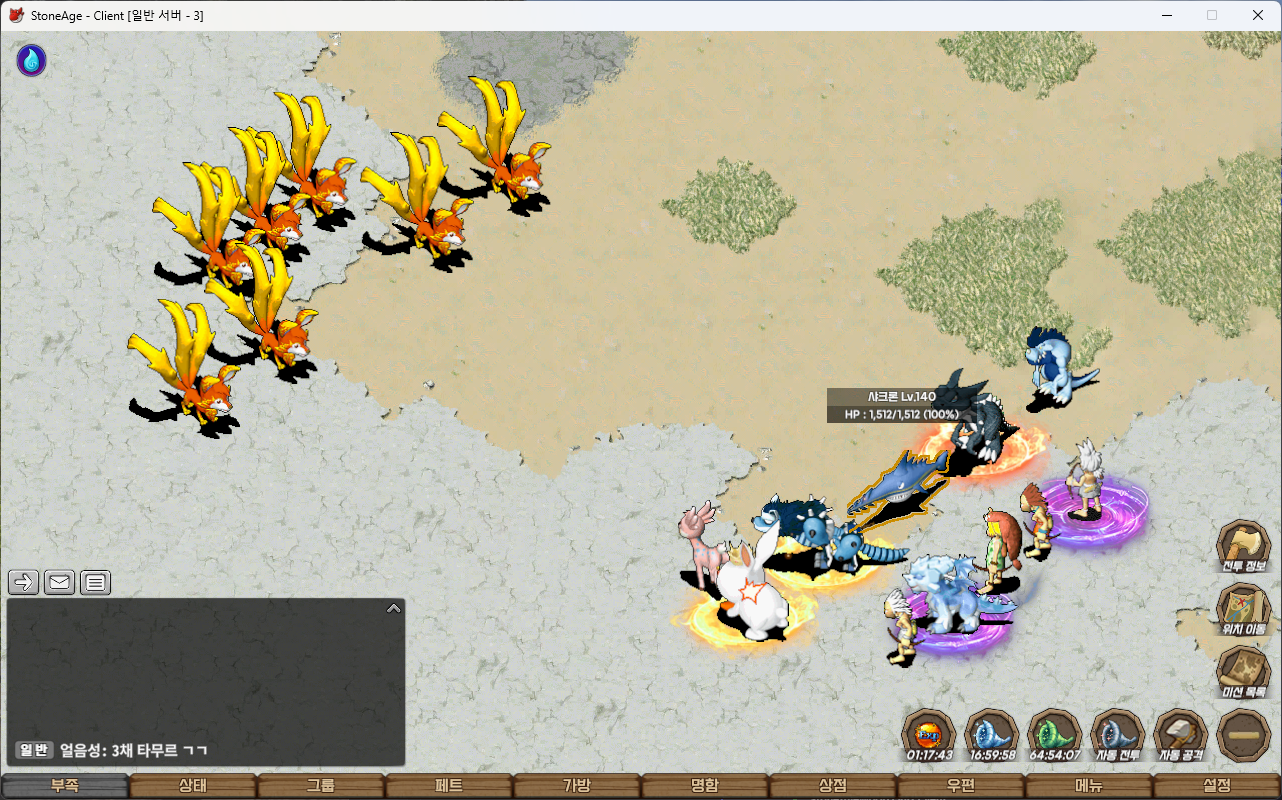Toggle 자동 공격 auto attack hammer icon

[1180, 735]
